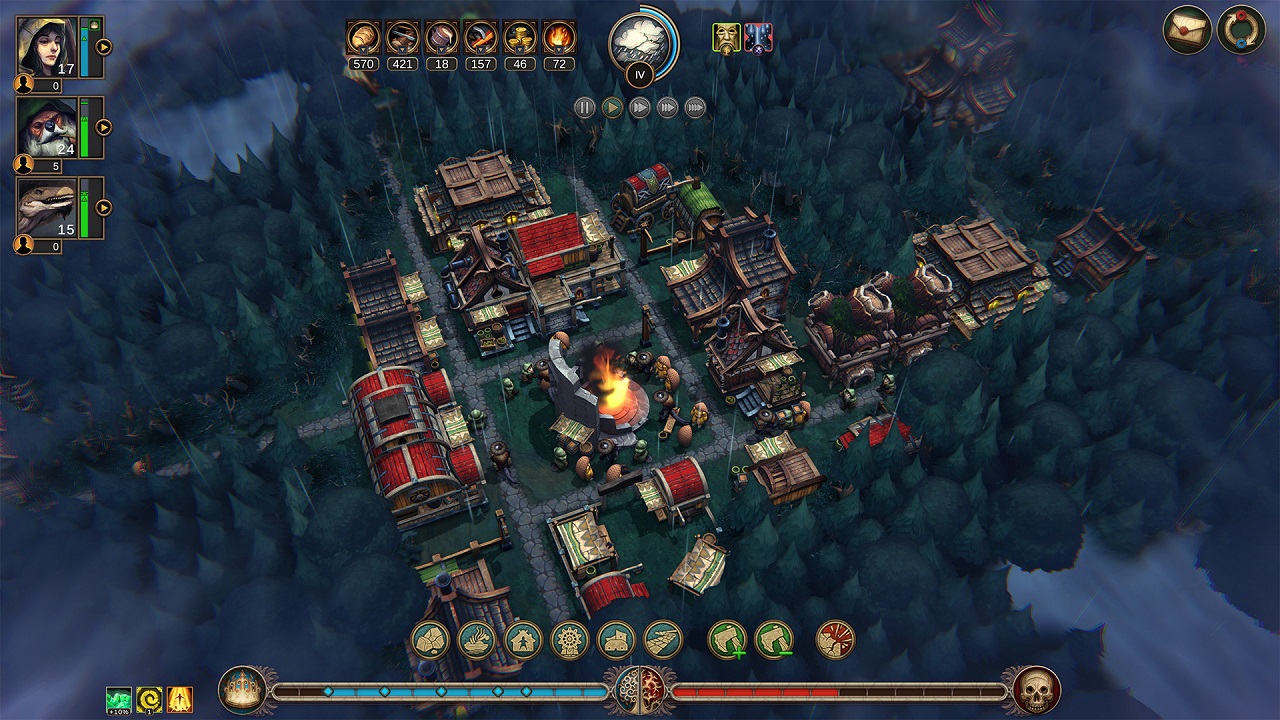Open the golden mask effect icon
This screenshot has width=1280, height=720.
click(x=726, y=38)
